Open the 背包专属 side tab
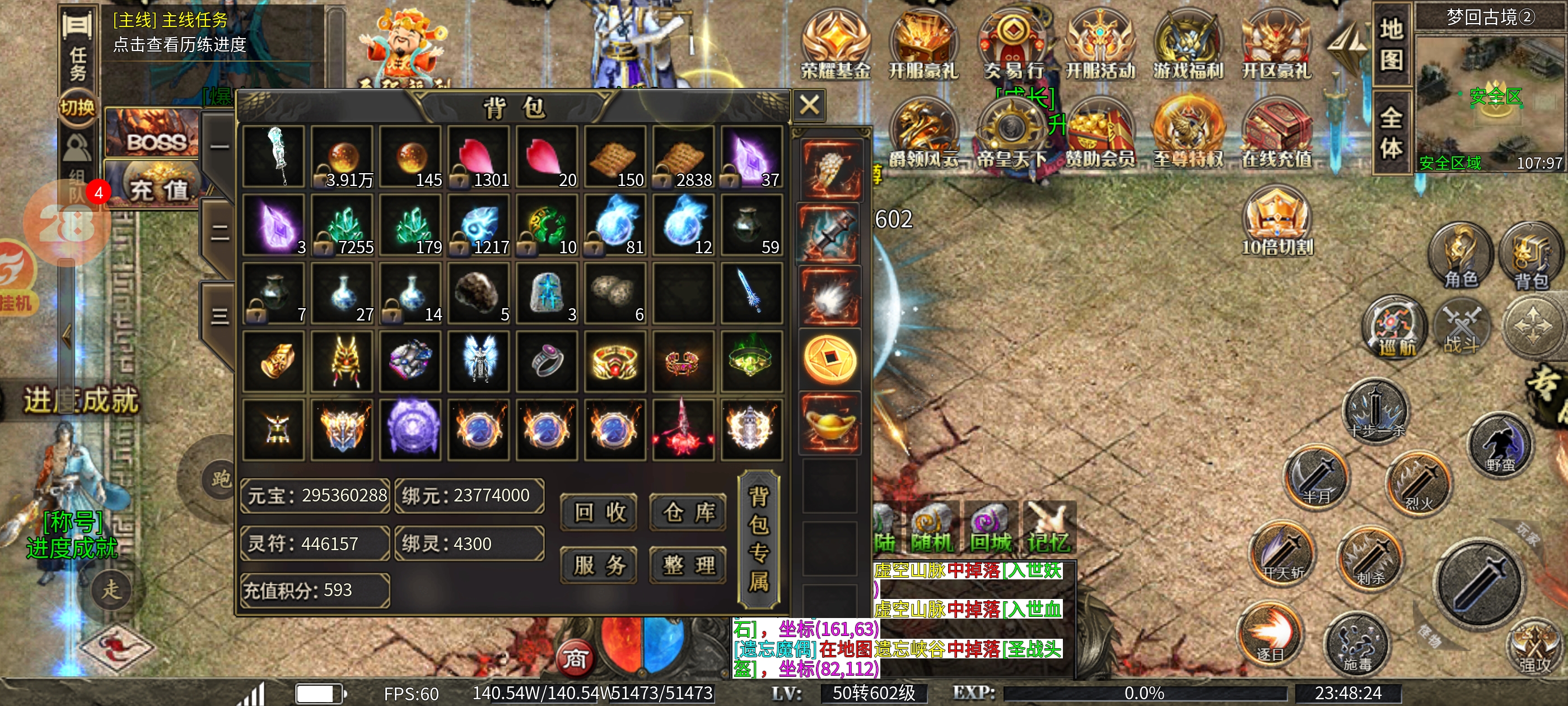This screenshot has height=706, width=1568. [x=758, y=539]
